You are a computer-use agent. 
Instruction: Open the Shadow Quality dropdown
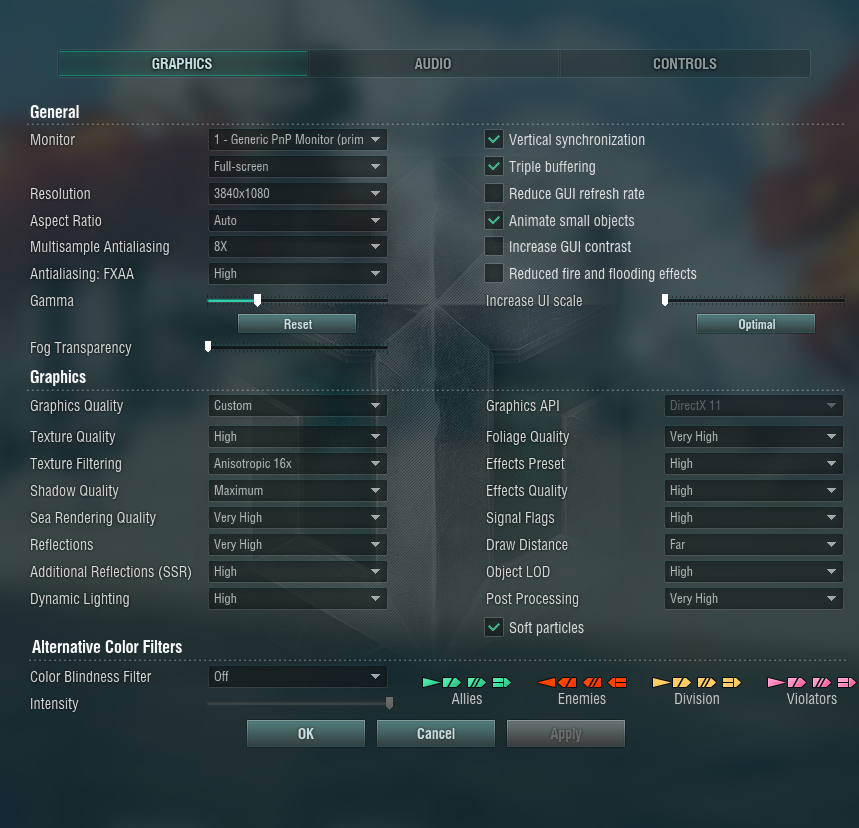point(297,491)
